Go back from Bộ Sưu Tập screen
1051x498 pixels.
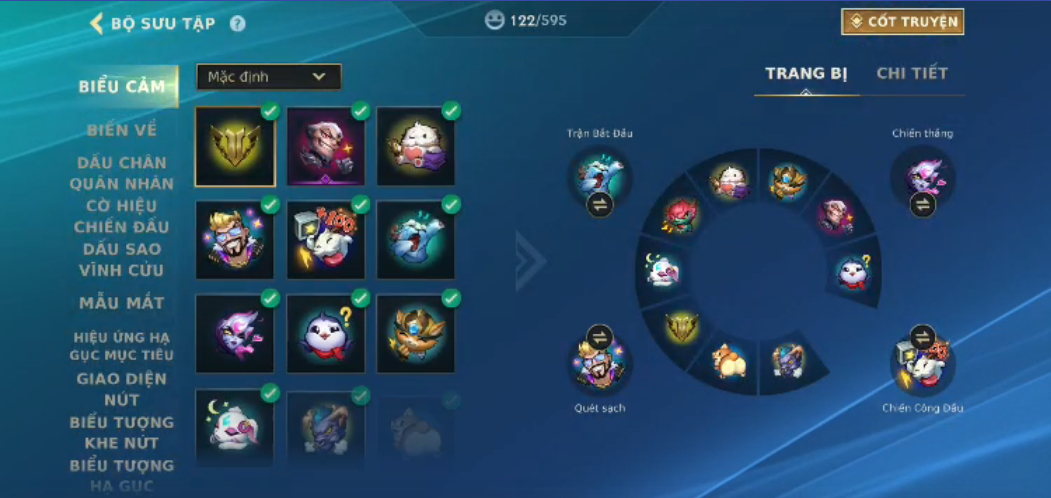97,23
